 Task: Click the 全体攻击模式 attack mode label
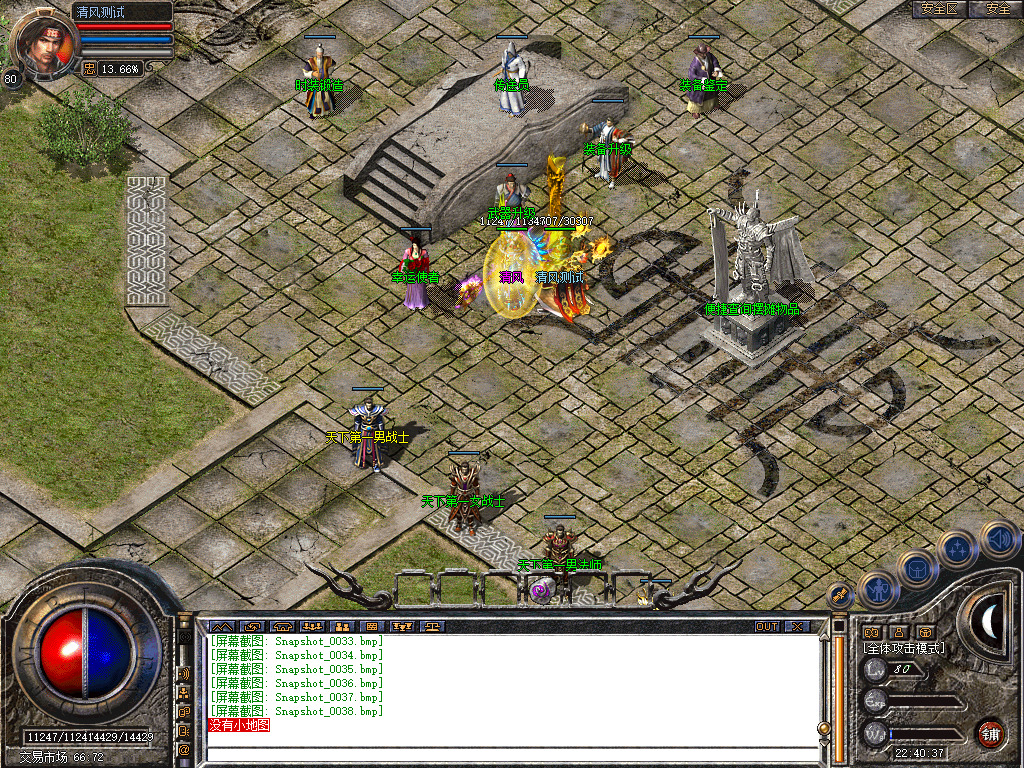(903, 649)
